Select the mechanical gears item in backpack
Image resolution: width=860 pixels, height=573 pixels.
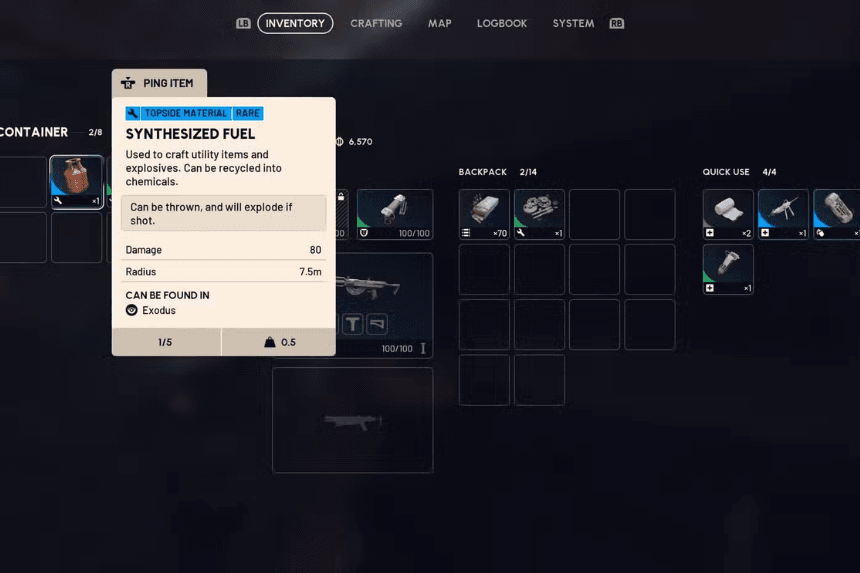pyautogui.click(x=539, y=215)
